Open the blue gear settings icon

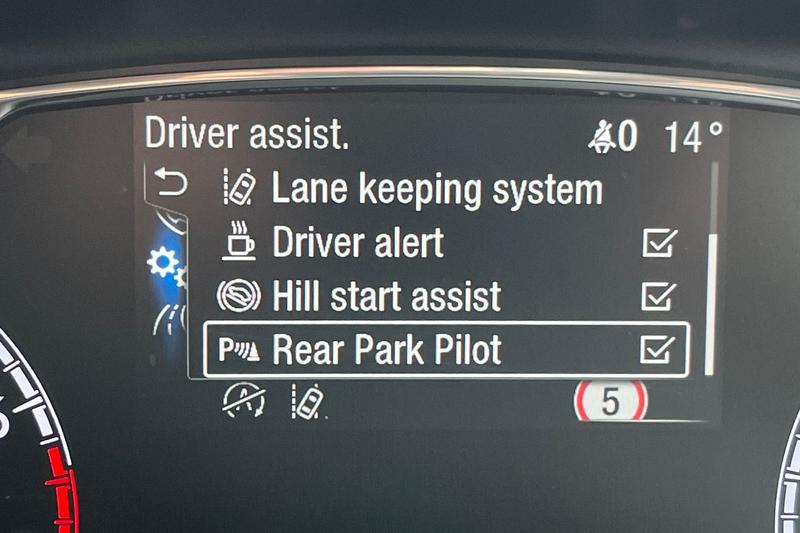pos(161,264)
